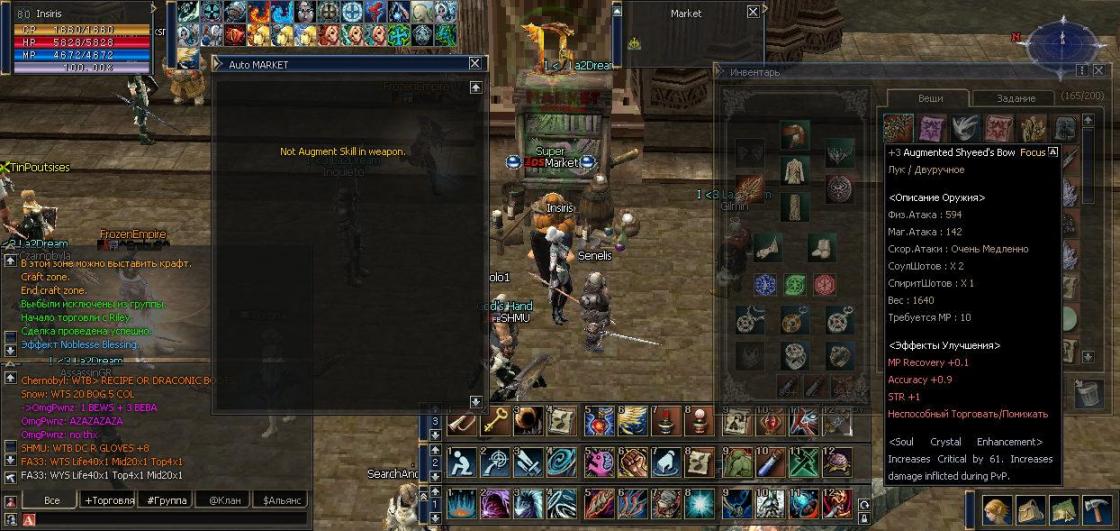Use the golden key hotbar item
This screenshot has height=531, width=1120.
click(x=495, y=422)
